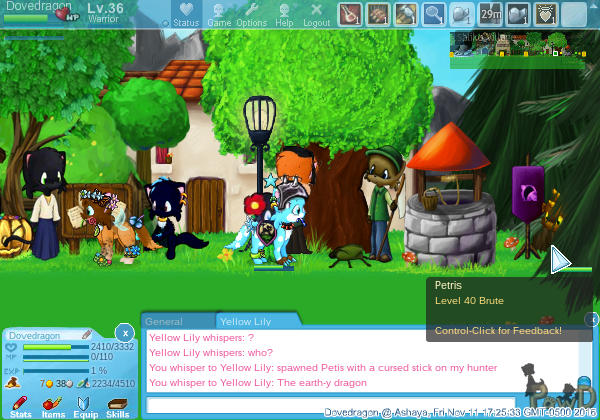
Task: Open the Help menu
Action: coord(284,14)
